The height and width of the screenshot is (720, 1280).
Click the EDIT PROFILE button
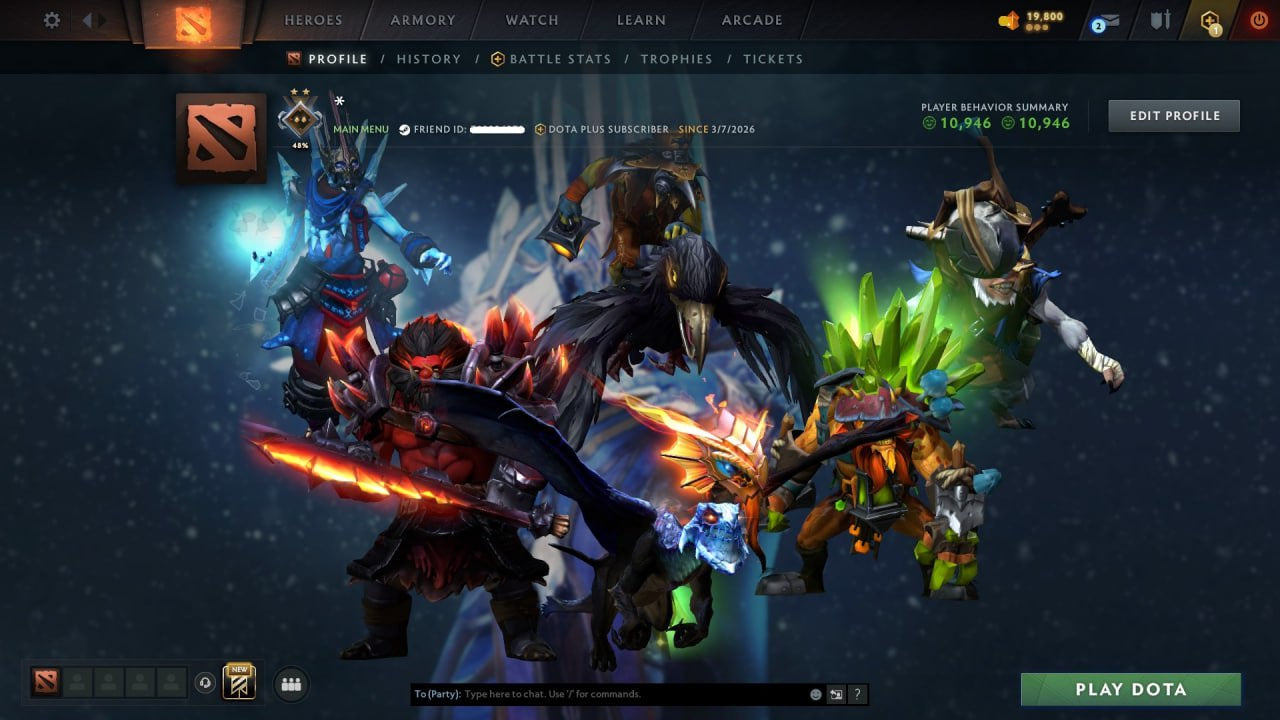click(1173, 115)
